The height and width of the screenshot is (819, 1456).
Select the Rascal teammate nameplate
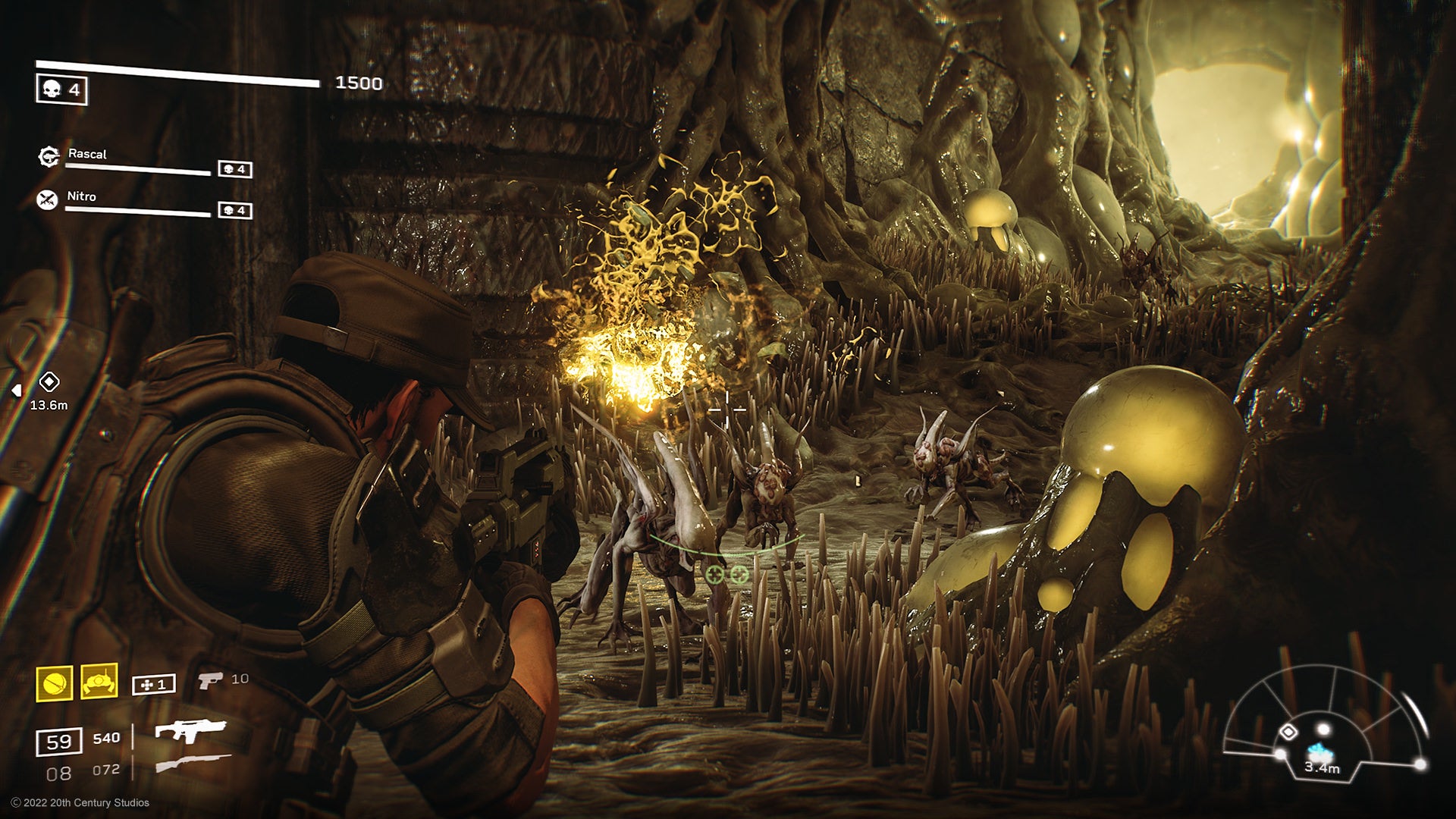pos(88,154)
